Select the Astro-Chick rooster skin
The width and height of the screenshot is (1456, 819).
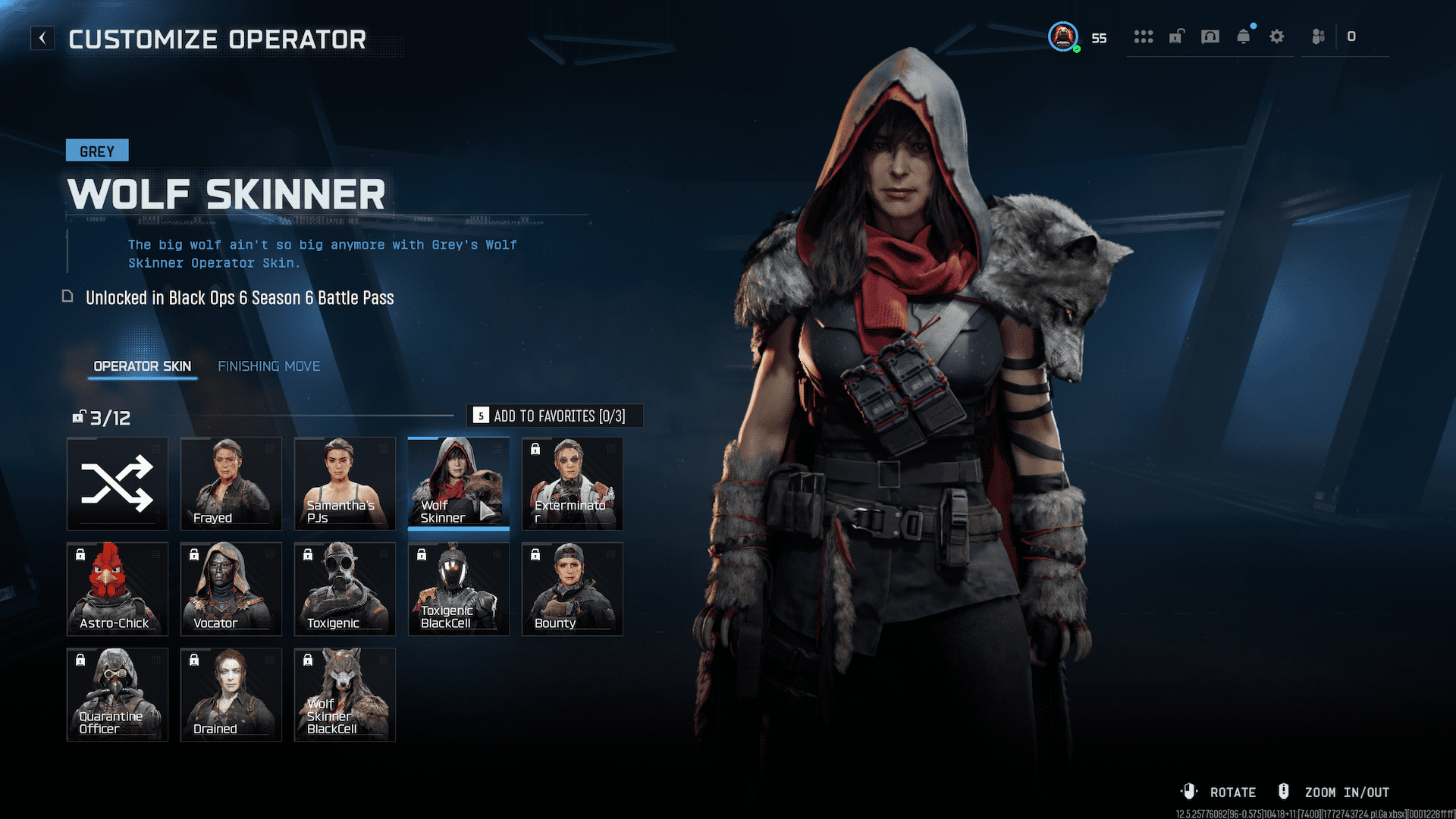click(118, 589)
